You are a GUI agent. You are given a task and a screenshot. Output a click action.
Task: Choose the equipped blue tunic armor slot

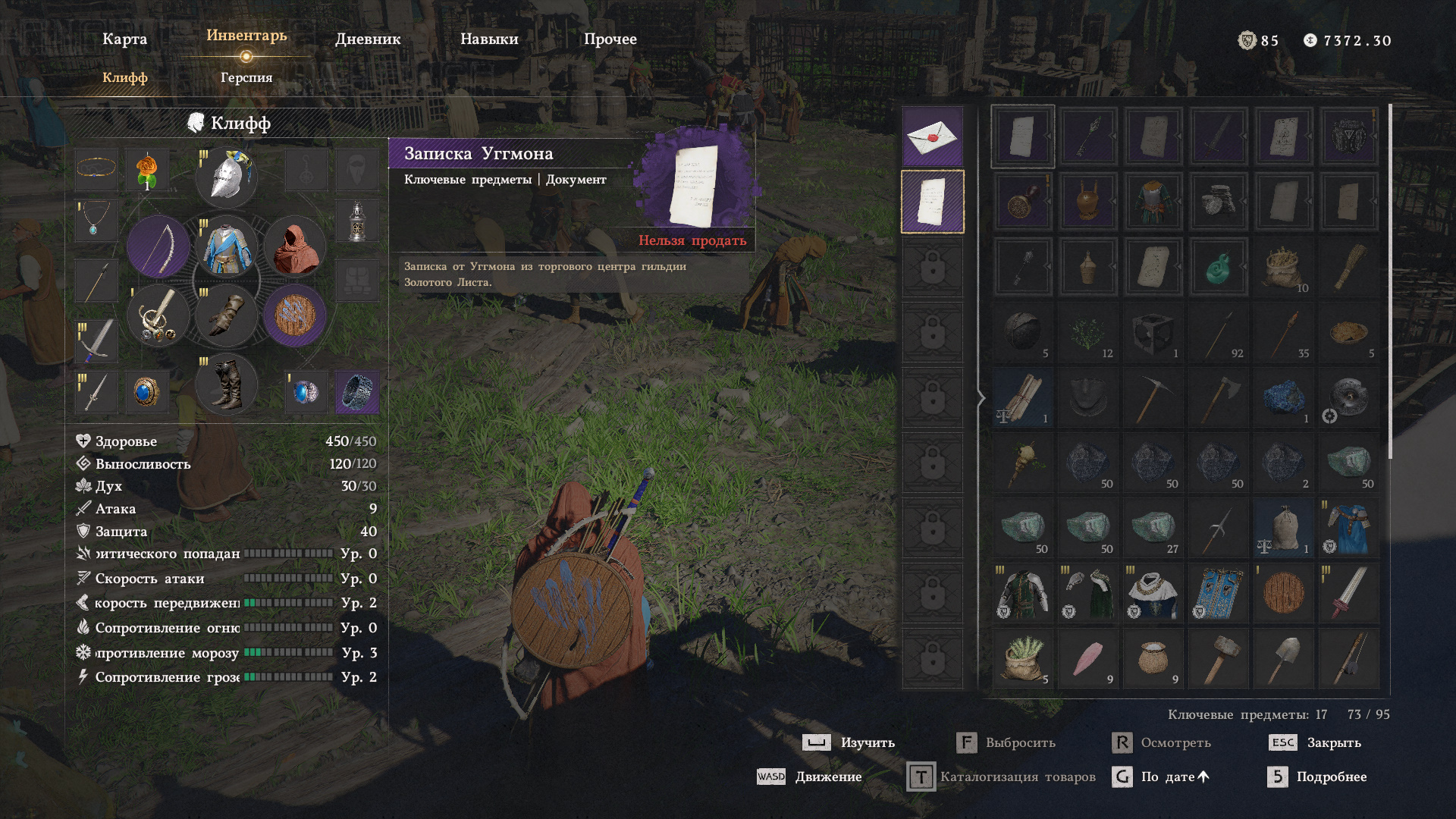pos(227,246)
